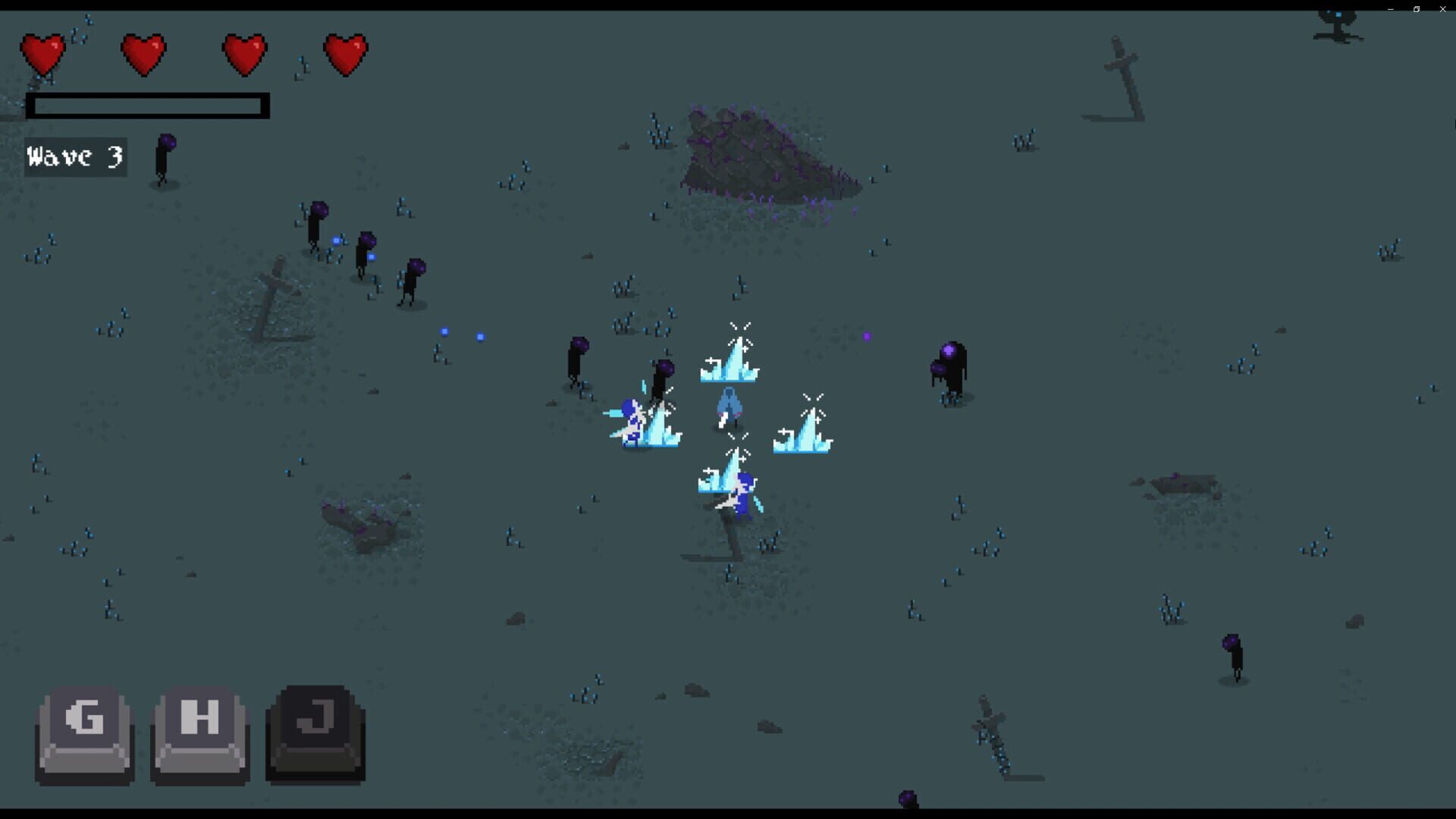Click the first heart icon

43,53
